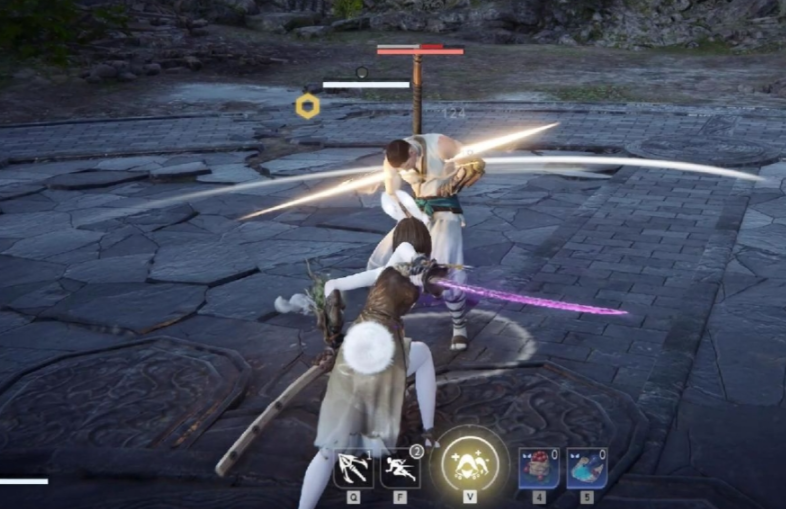Select the red consumable item slot
Screen dimensions: 786x509
tap(538, 467)
